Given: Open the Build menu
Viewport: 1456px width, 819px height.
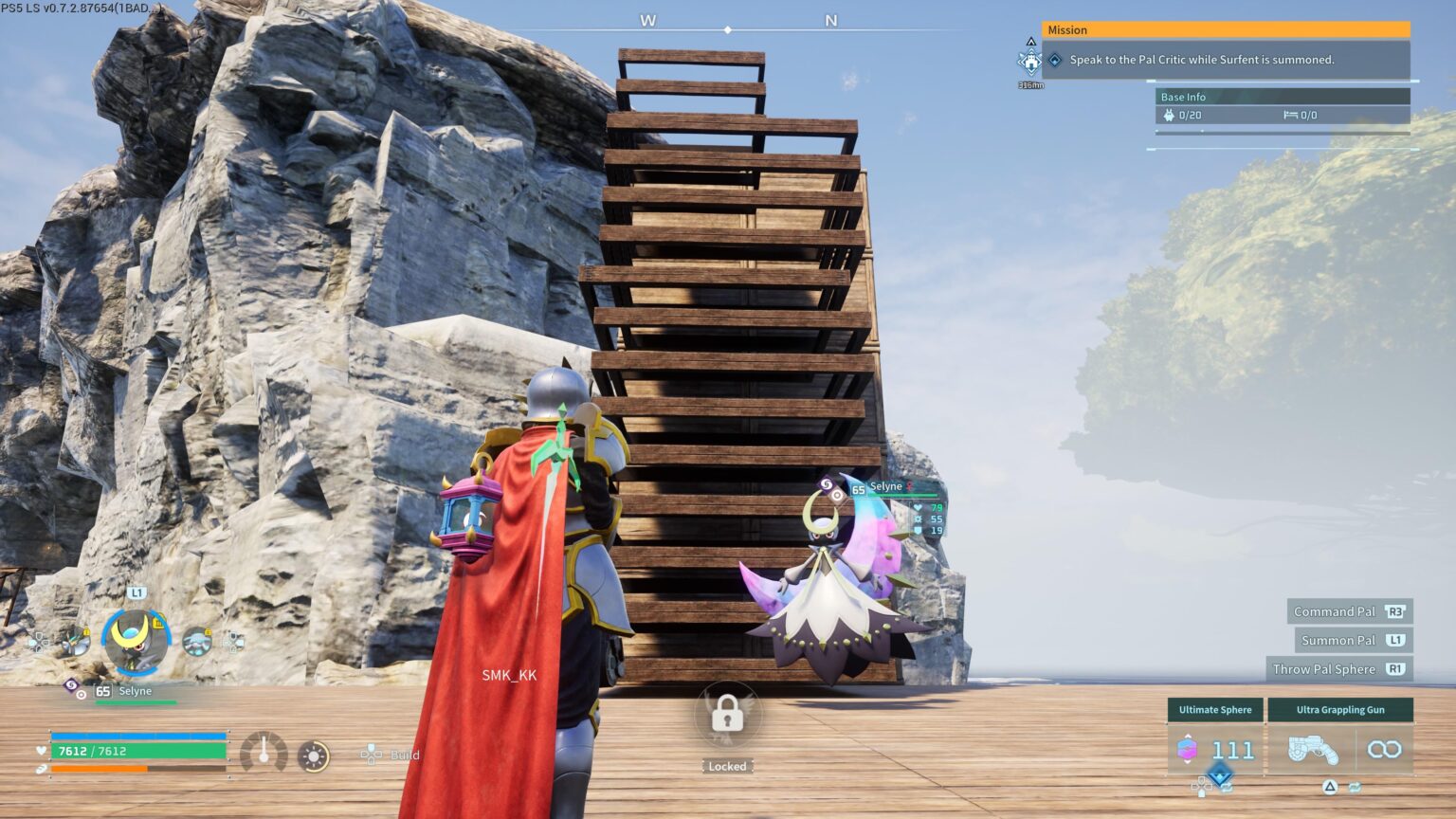Looking at the screenshot, I should pyautogui.click(x=392, y=755).
